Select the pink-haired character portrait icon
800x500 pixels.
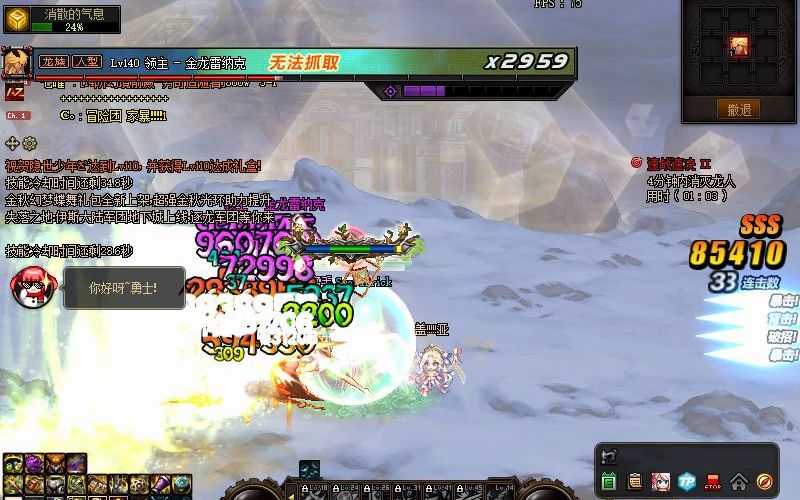[x=661, y=482]
